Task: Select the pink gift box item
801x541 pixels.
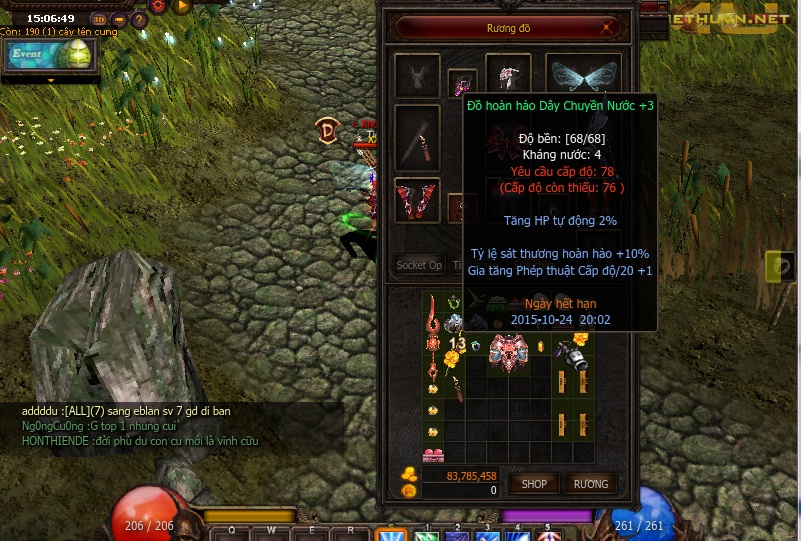Action: [434, 456]
